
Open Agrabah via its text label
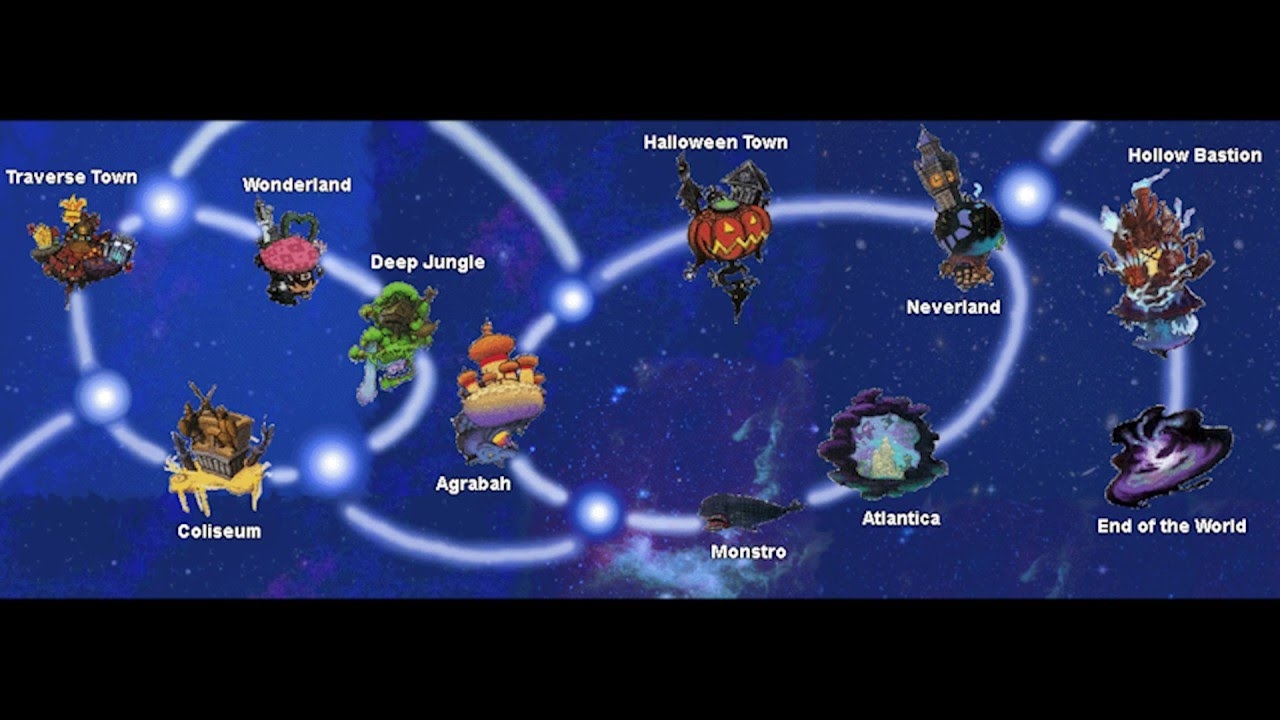pos(474,483)
